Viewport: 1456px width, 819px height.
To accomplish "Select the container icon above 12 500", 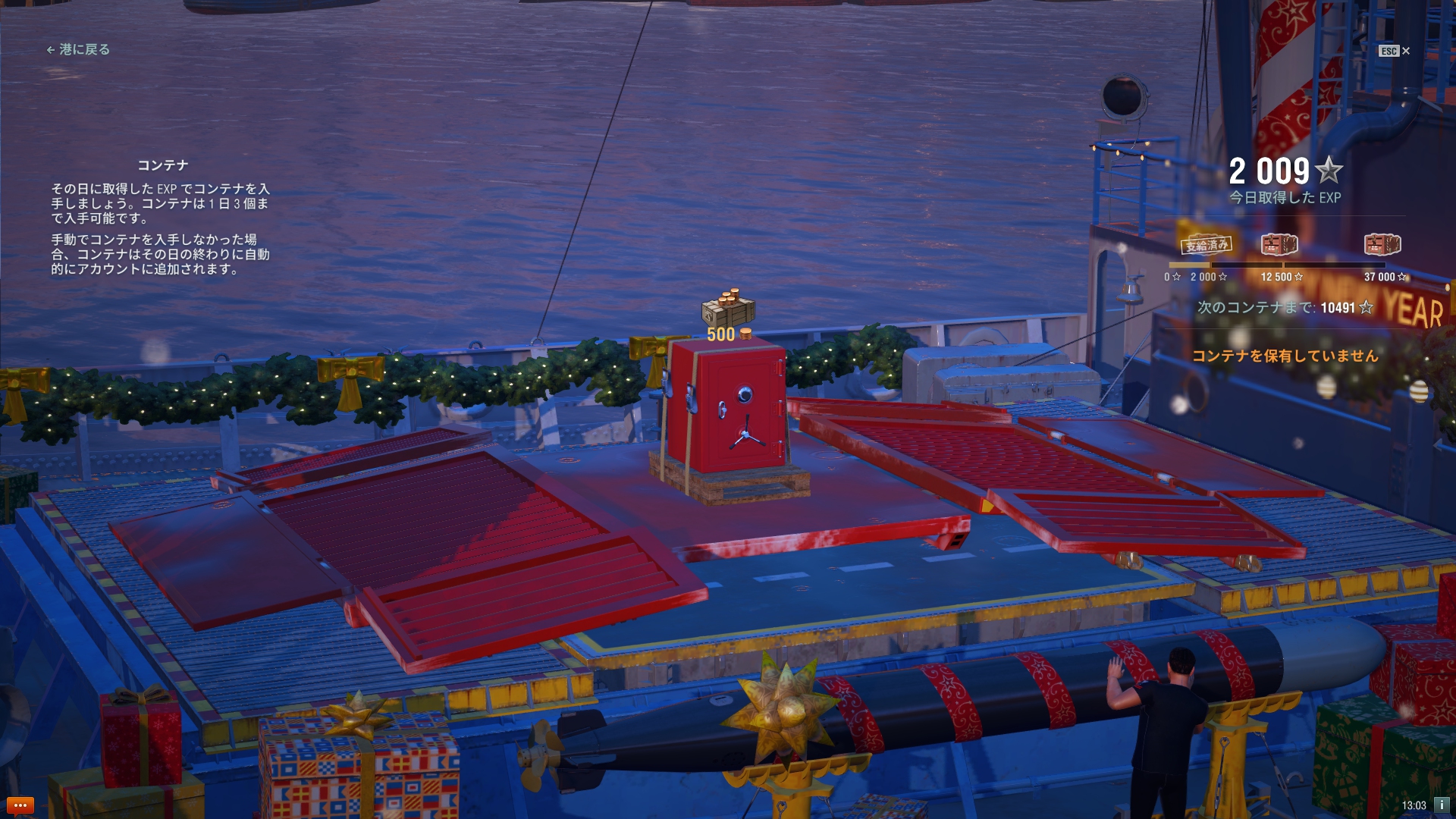I will click(x=1279, y=245).
